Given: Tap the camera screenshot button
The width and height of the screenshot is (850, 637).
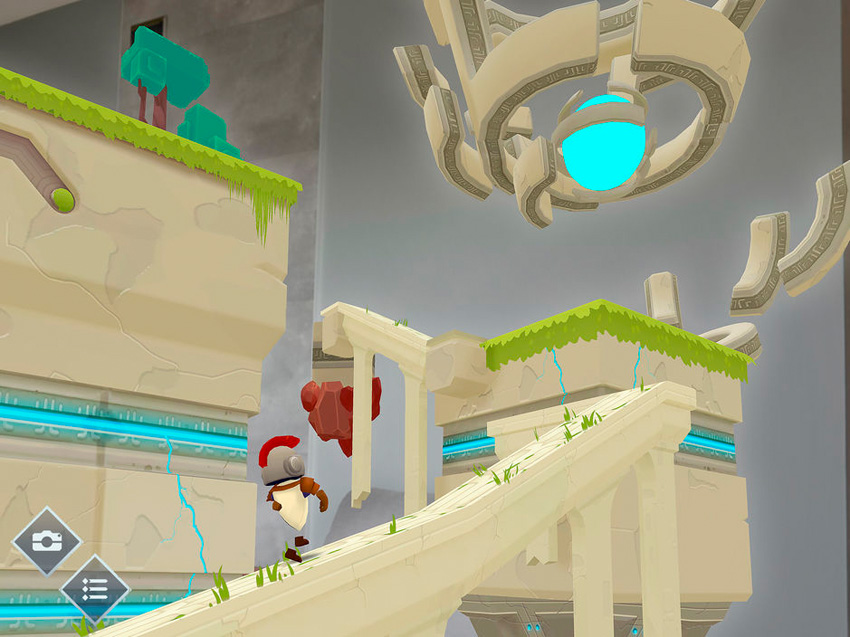Looking at the screenshot, I should 45,541.
